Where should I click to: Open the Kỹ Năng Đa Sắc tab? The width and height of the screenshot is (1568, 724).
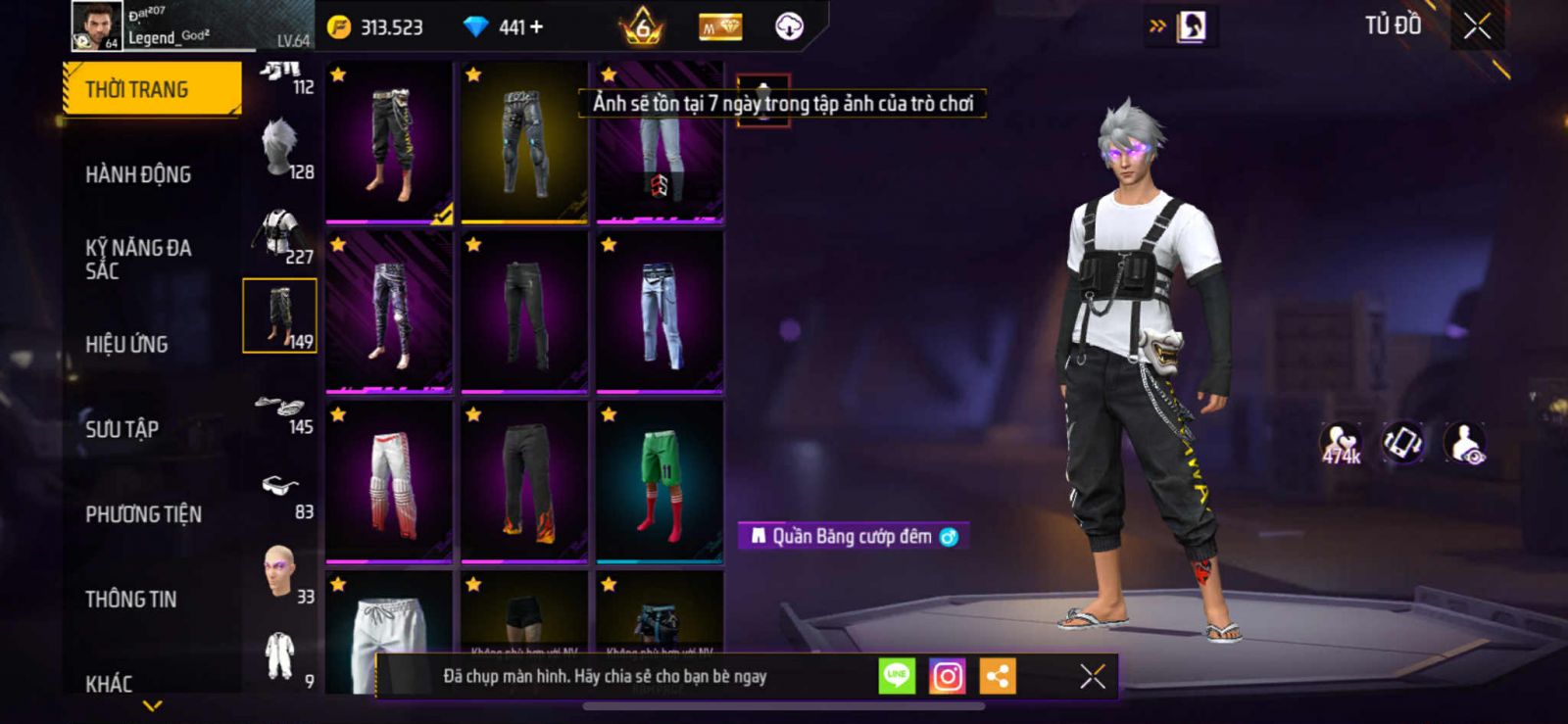pyautogui.click(x=138, y=259)
